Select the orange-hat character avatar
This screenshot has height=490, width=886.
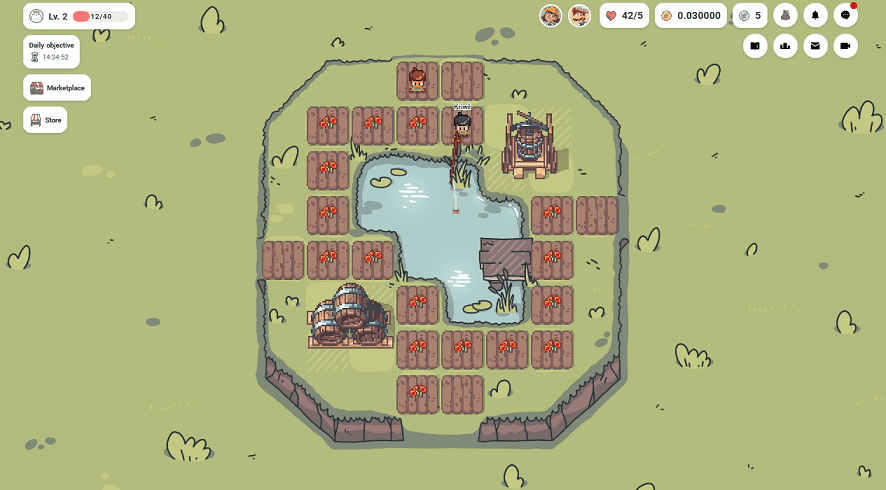pos(550,16)
